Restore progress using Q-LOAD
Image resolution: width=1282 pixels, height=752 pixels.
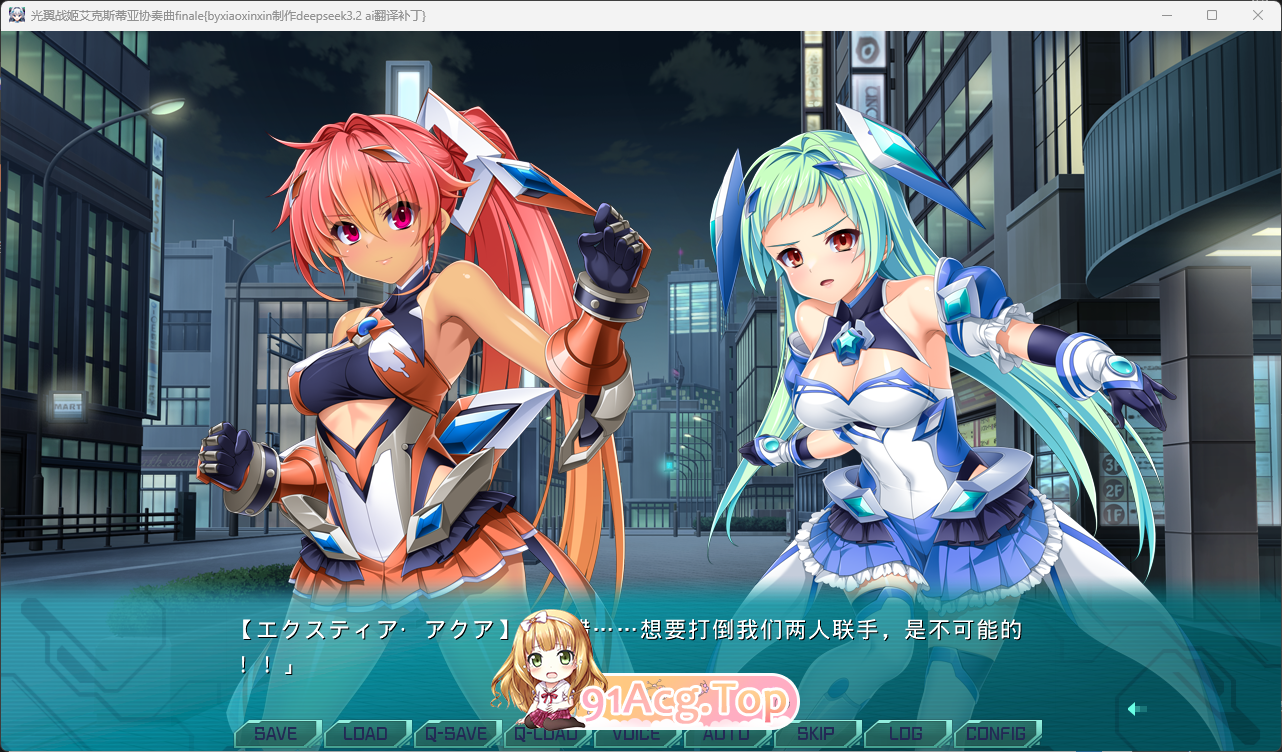546,733
